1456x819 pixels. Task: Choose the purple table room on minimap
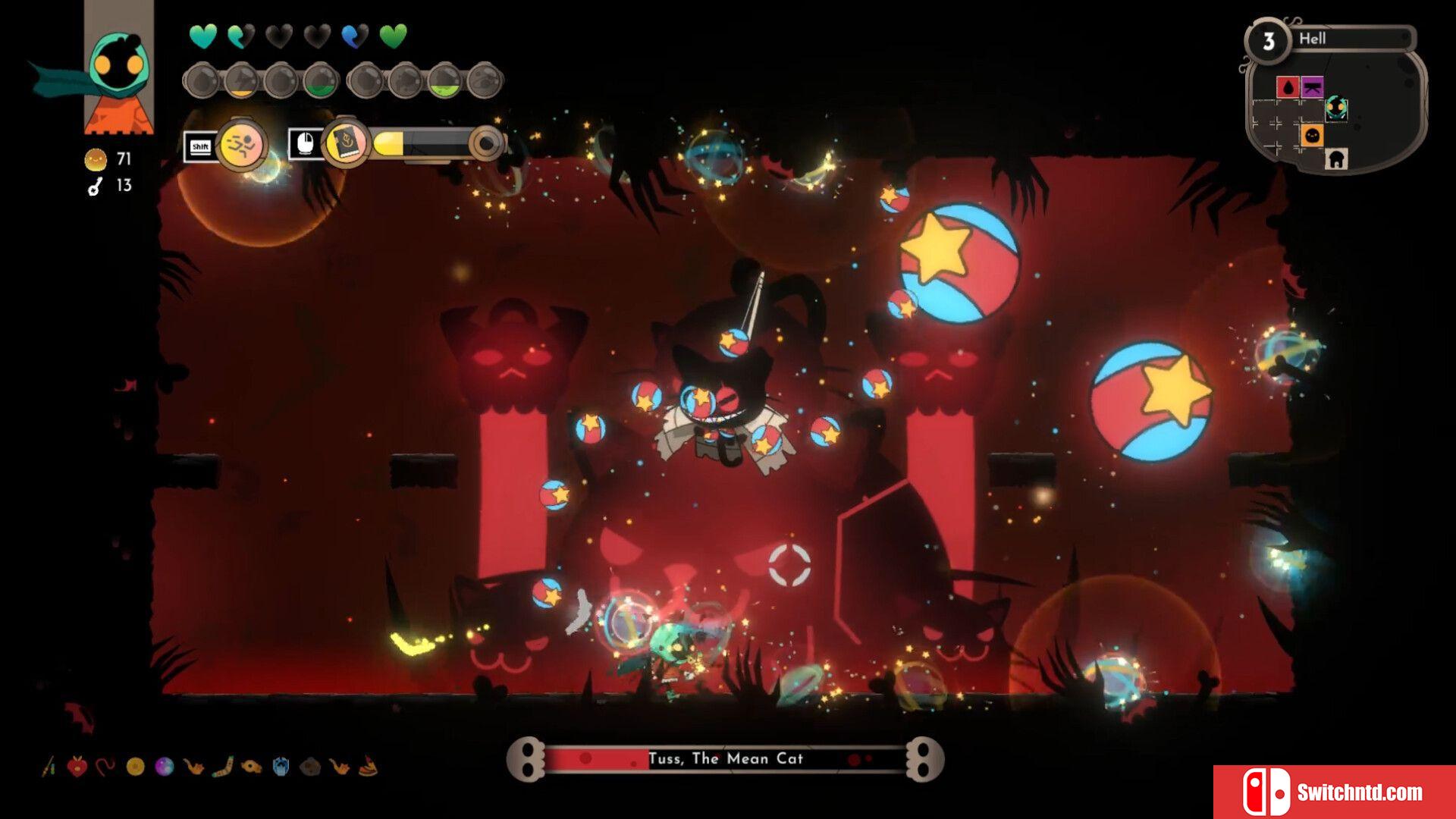point(1313,87)
